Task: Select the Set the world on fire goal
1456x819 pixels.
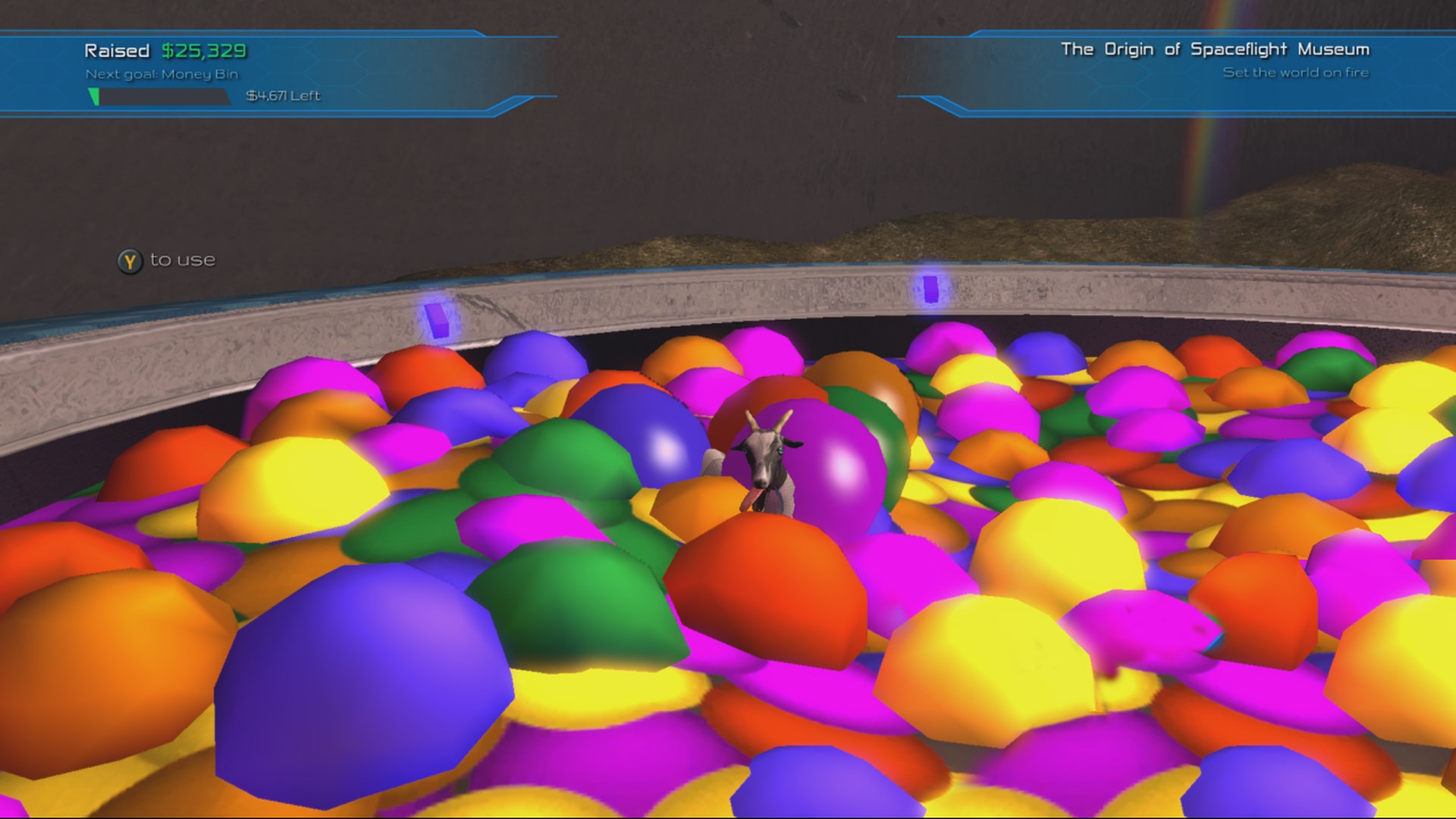Action: coord(1296,74)
